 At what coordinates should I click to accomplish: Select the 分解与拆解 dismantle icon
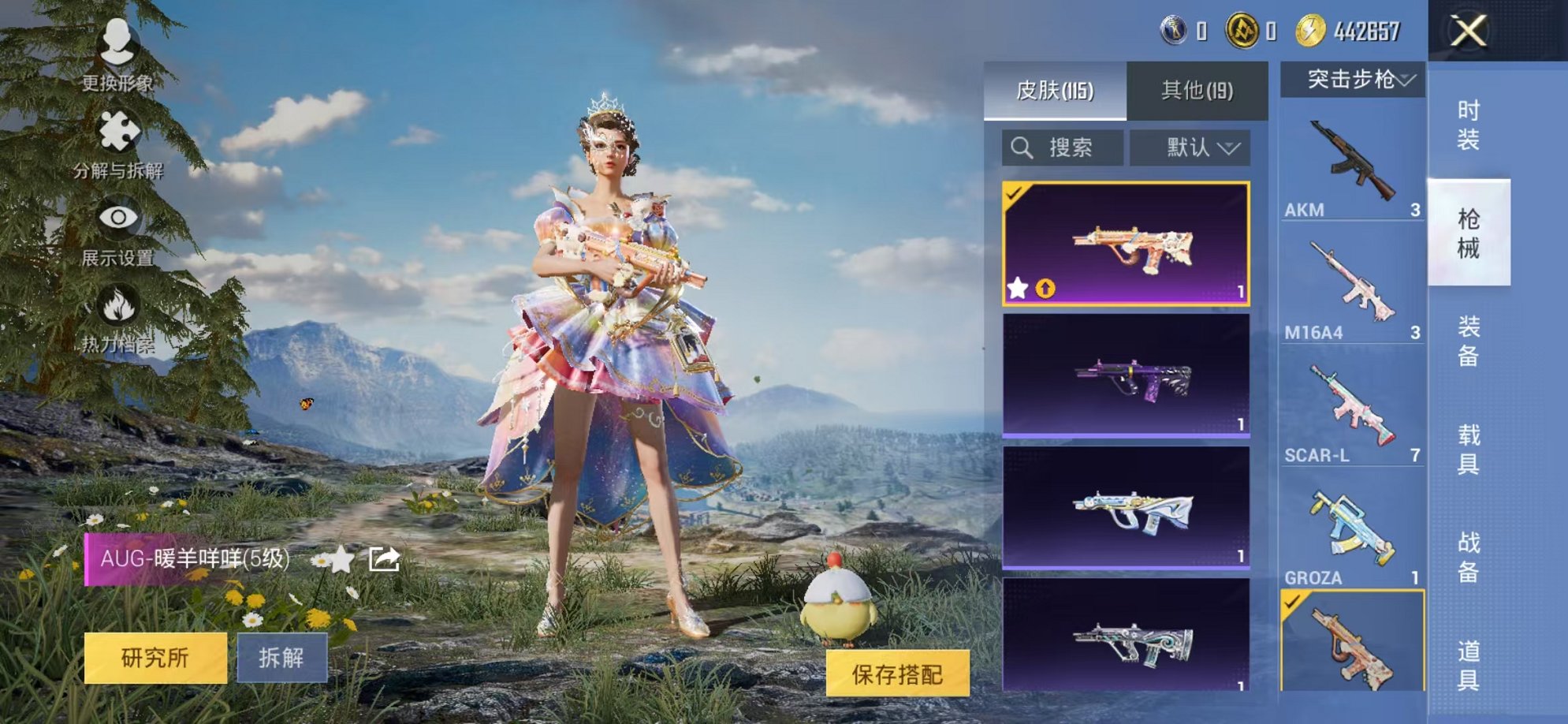coord(117,130)
